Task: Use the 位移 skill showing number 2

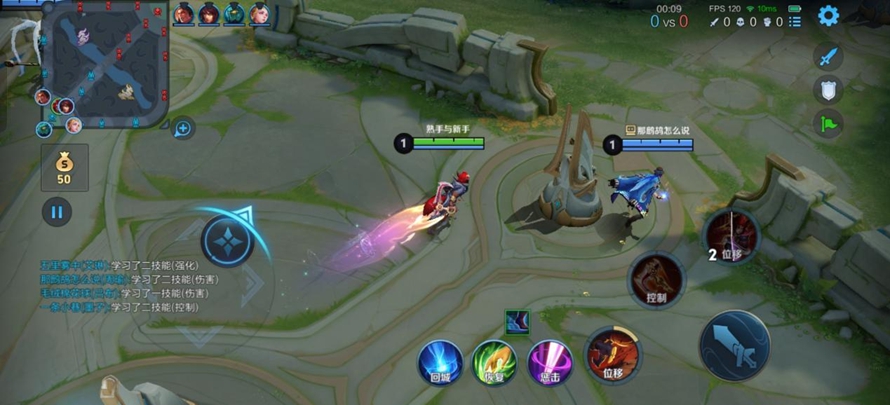Action: click(x=732, y=236)
